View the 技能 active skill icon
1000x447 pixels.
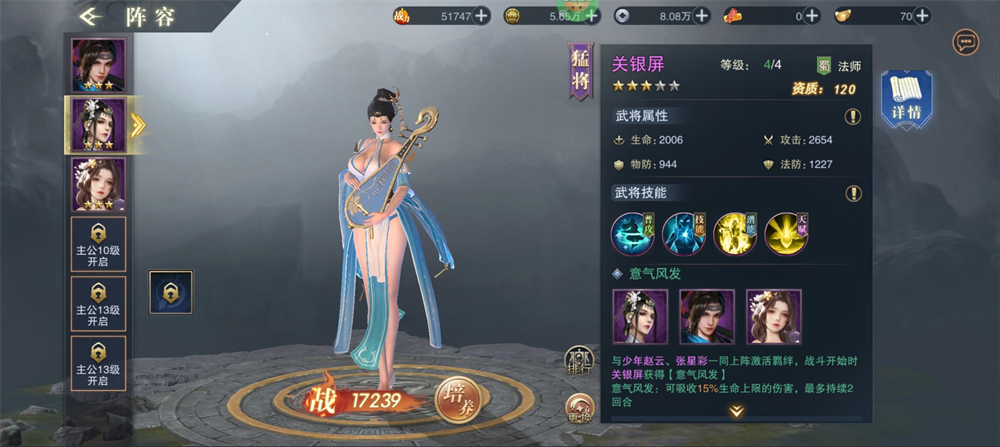[x=684, y=234]
